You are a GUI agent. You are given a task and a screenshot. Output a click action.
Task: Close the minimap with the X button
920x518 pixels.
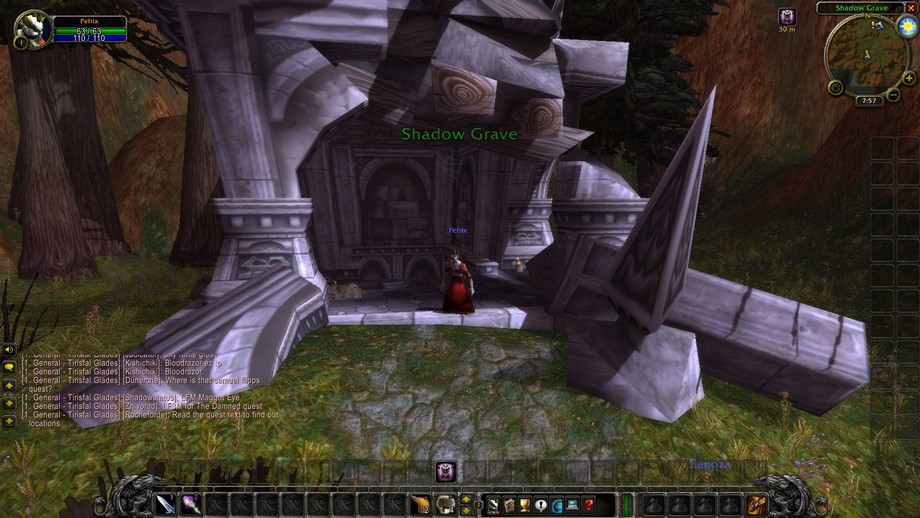[909, 8]
